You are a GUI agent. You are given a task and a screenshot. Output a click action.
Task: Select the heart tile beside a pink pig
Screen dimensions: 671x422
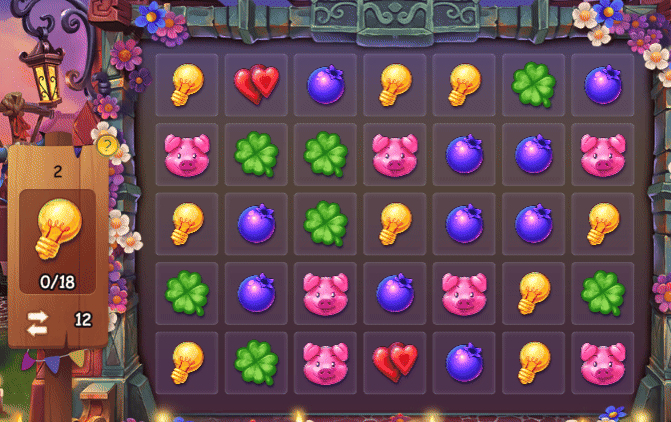[395, 363]
